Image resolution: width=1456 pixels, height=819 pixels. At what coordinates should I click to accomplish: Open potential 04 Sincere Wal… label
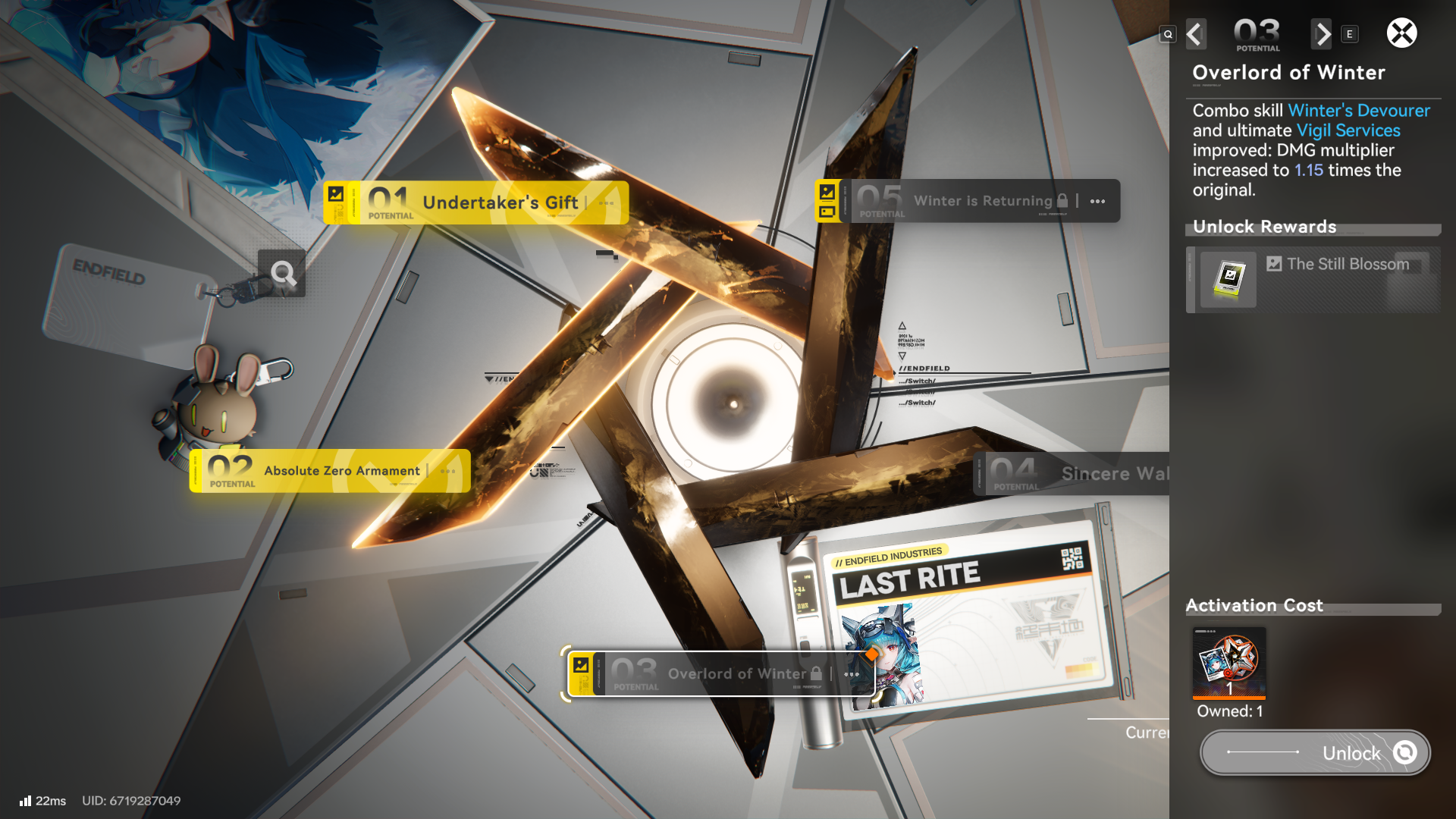[x=1077, y=474]
